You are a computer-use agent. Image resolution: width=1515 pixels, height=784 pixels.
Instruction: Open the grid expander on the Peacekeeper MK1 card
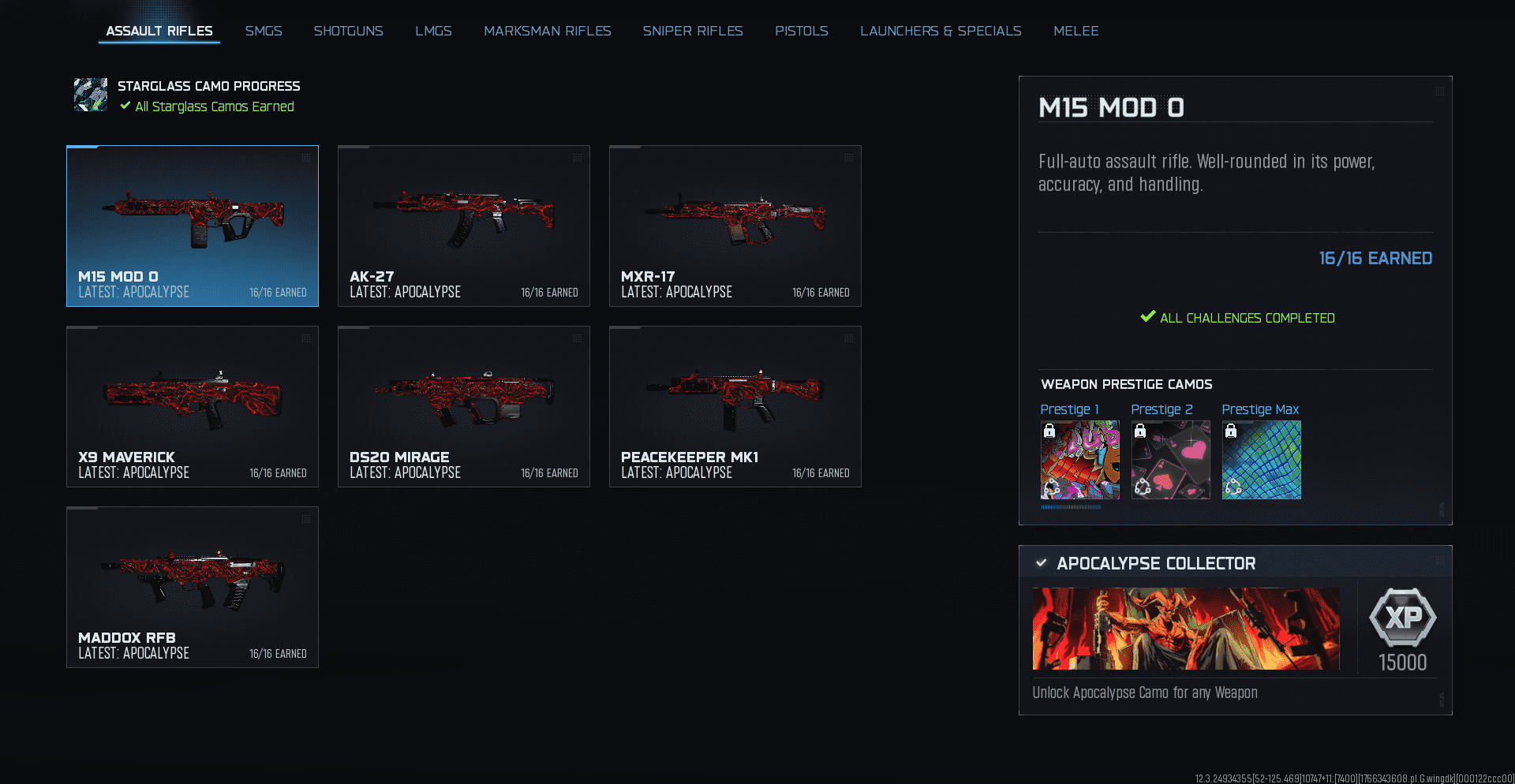[848, 339]
